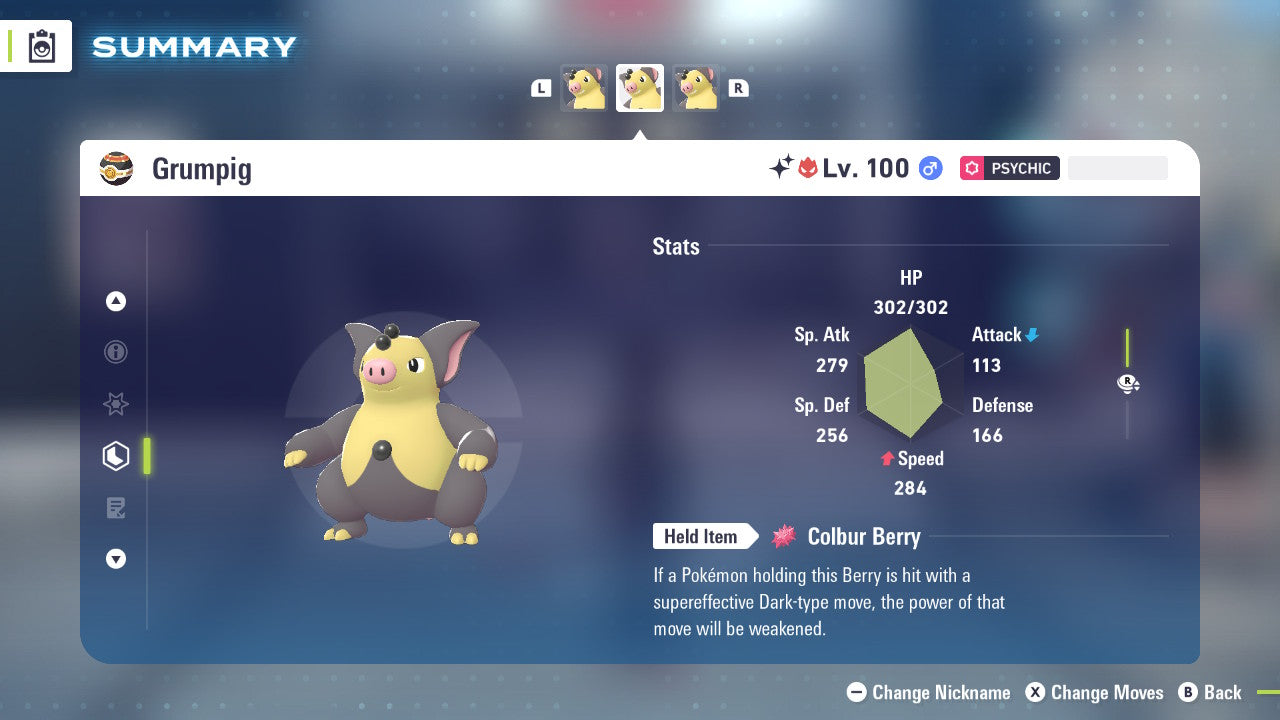Open the moves memo icon in sidebar
Viewport: 1280px width, 720px height.
[116, 508]
